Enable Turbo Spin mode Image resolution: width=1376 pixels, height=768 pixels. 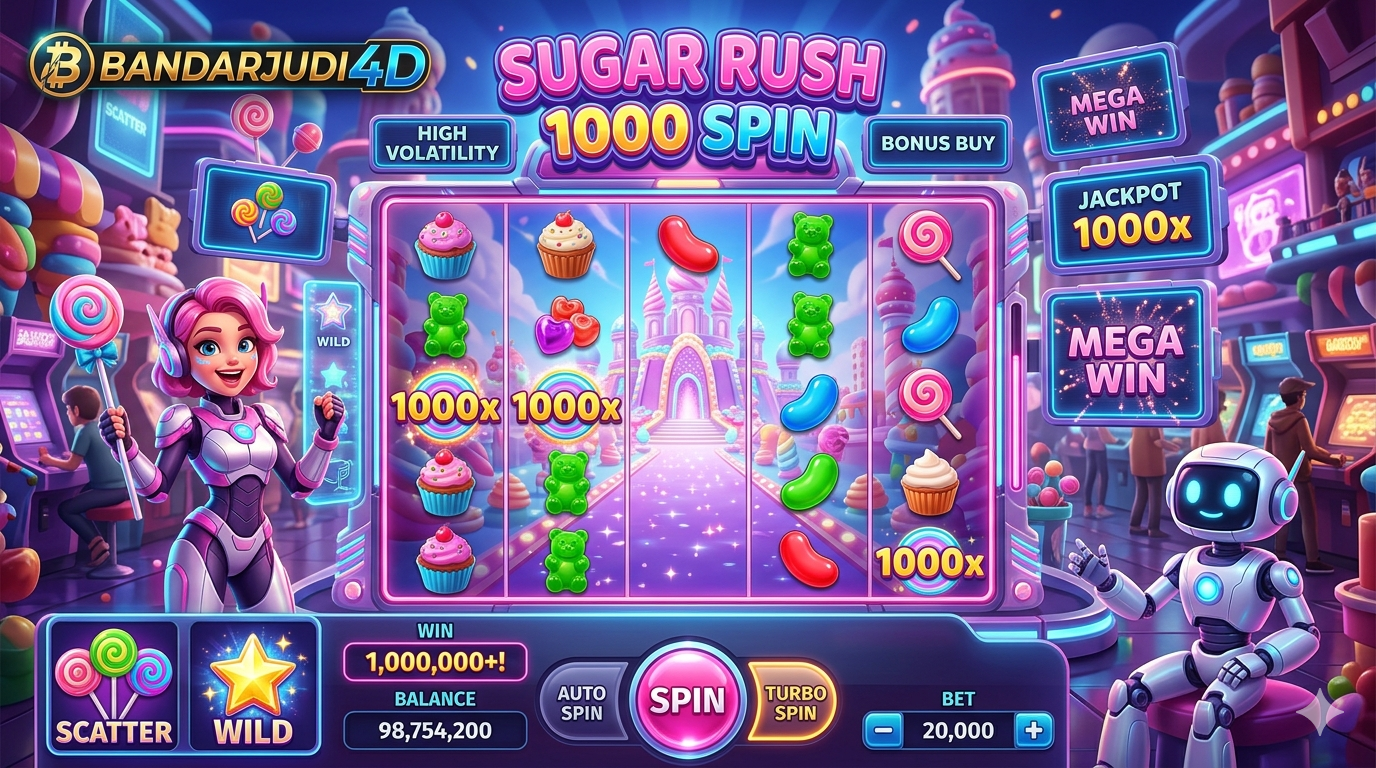pos(795,701)
